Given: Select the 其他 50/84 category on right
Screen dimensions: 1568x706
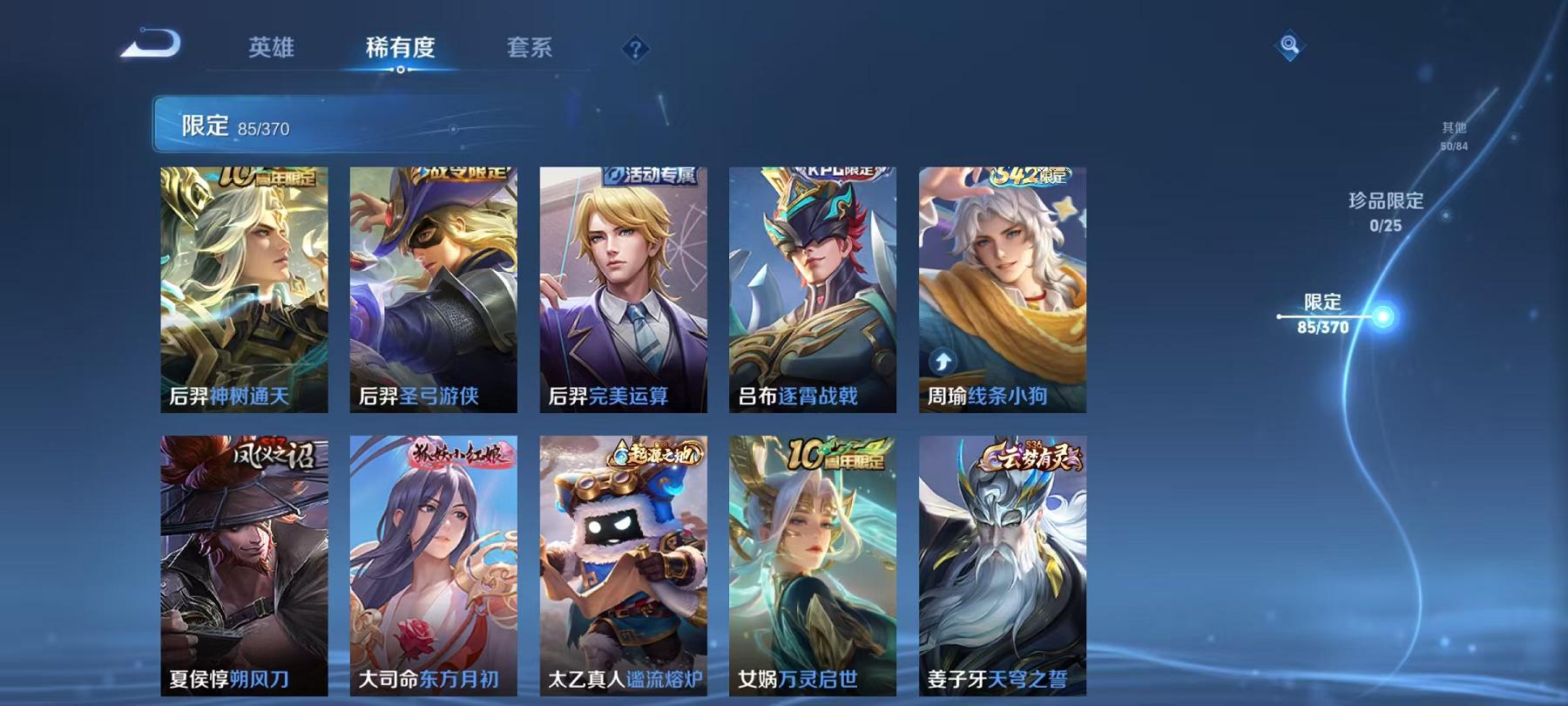Looking at the screenshot, I should (1454, 134).
